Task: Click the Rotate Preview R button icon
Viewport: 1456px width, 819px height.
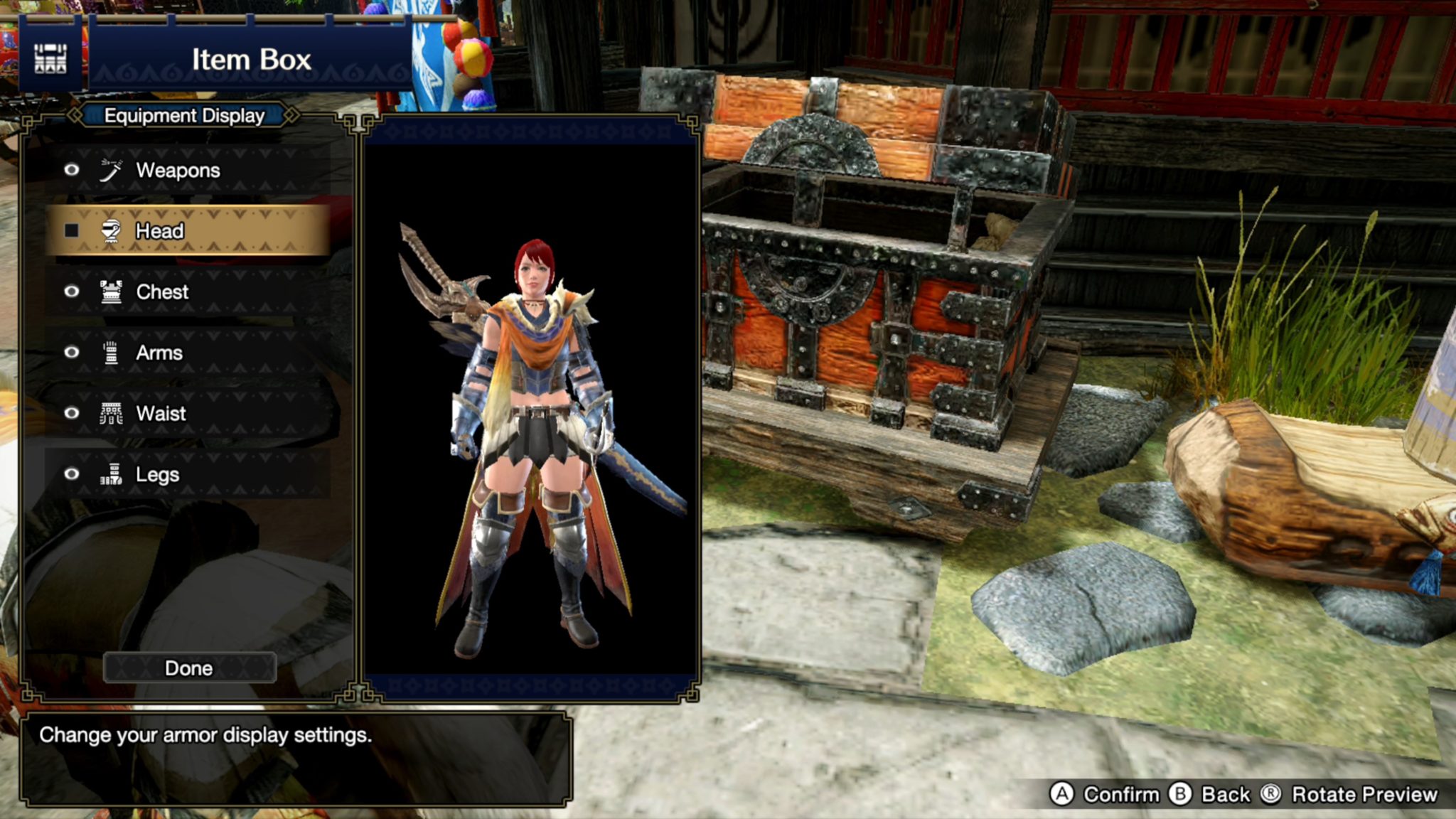Action: [x=1272, y=795]
